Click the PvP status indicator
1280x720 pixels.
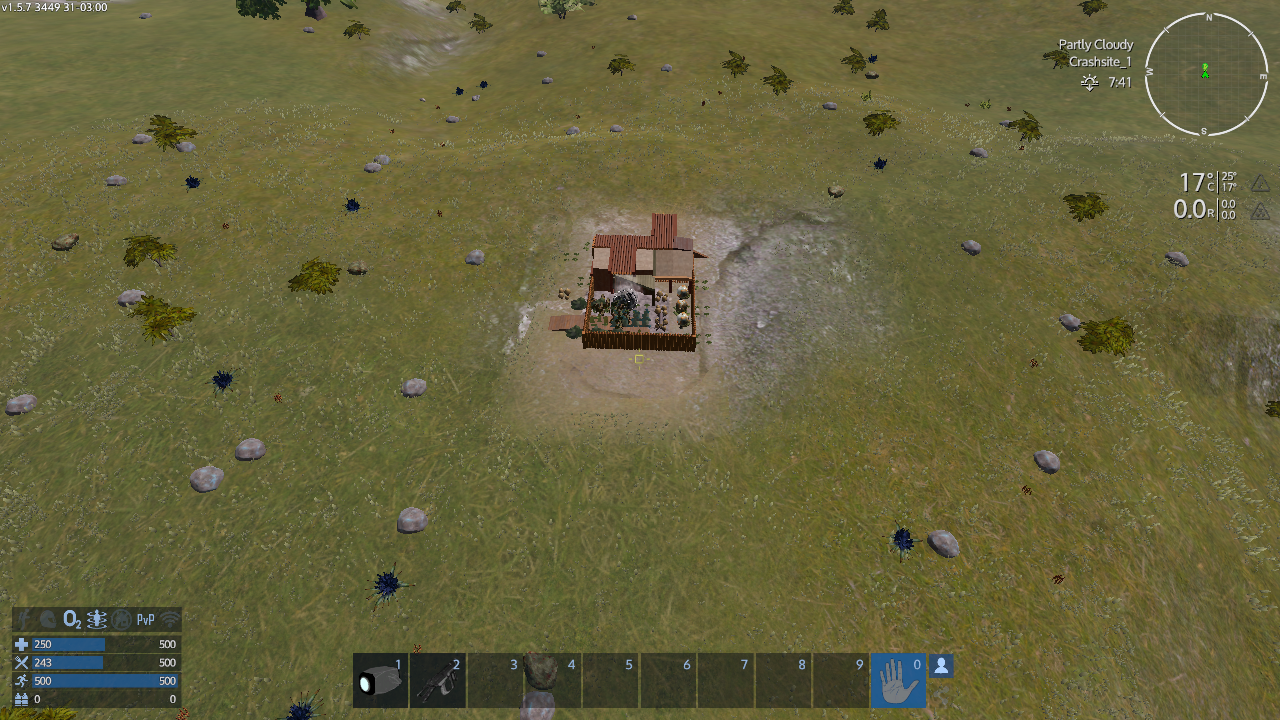pyautogui.click(x=146, y=619)
